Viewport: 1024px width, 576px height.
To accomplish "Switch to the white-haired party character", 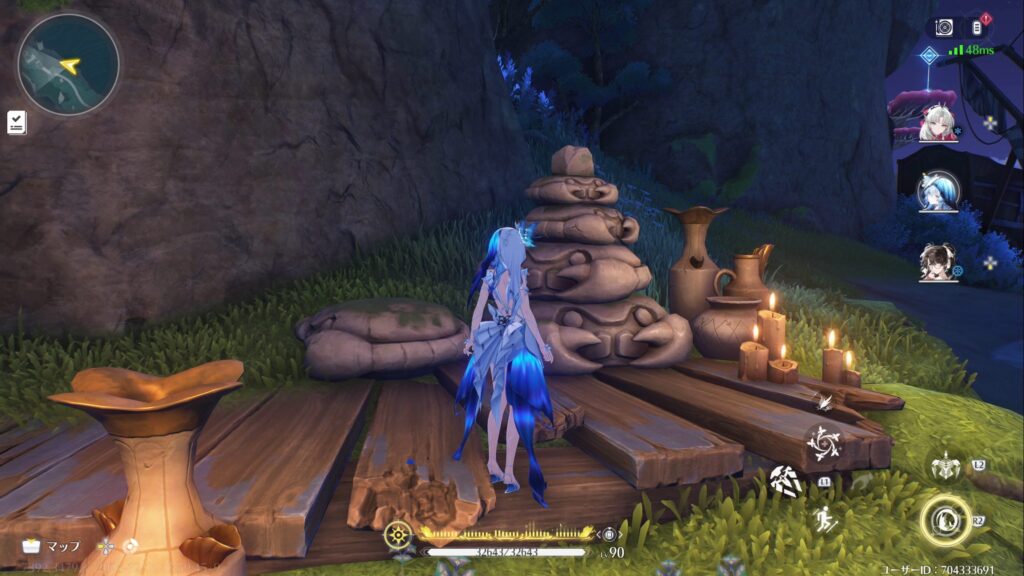I will tap(937, 123).
